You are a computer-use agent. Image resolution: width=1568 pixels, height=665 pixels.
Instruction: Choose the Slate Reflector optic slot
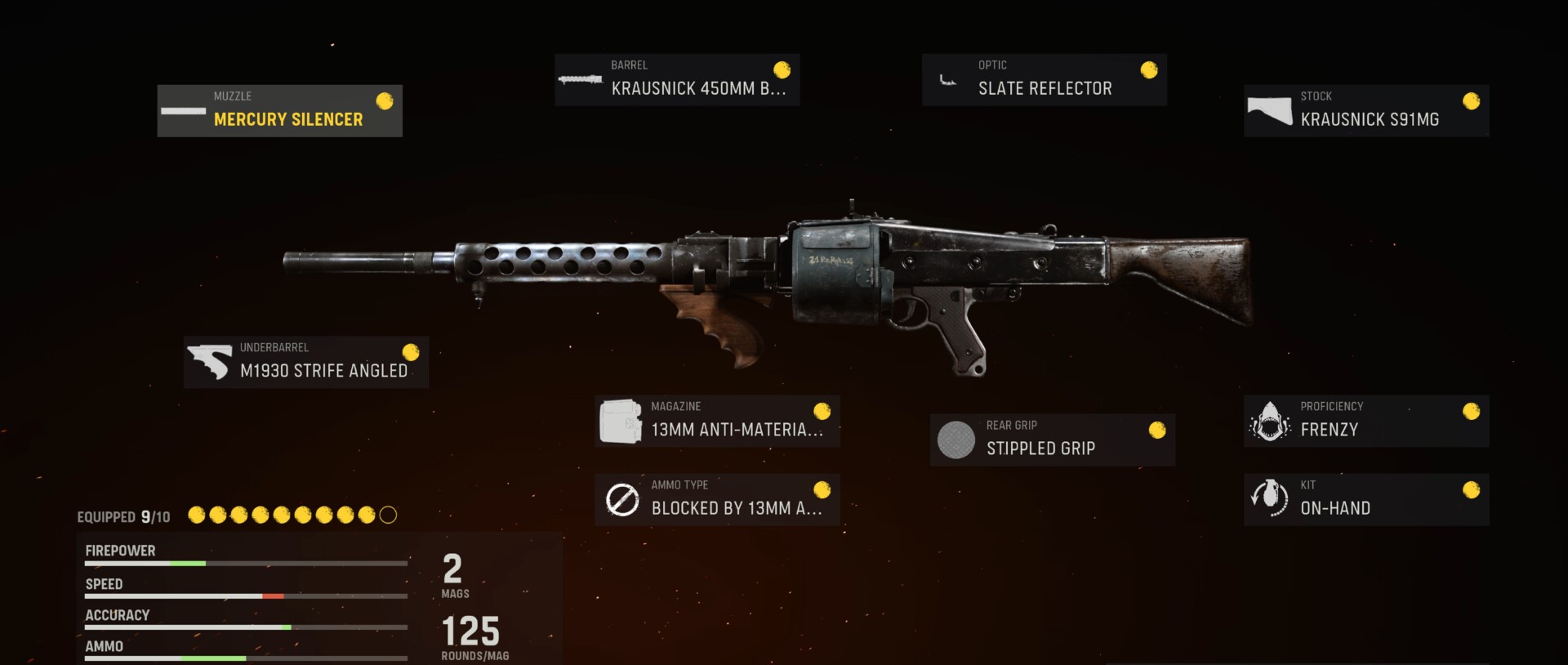coord(1044,80)
